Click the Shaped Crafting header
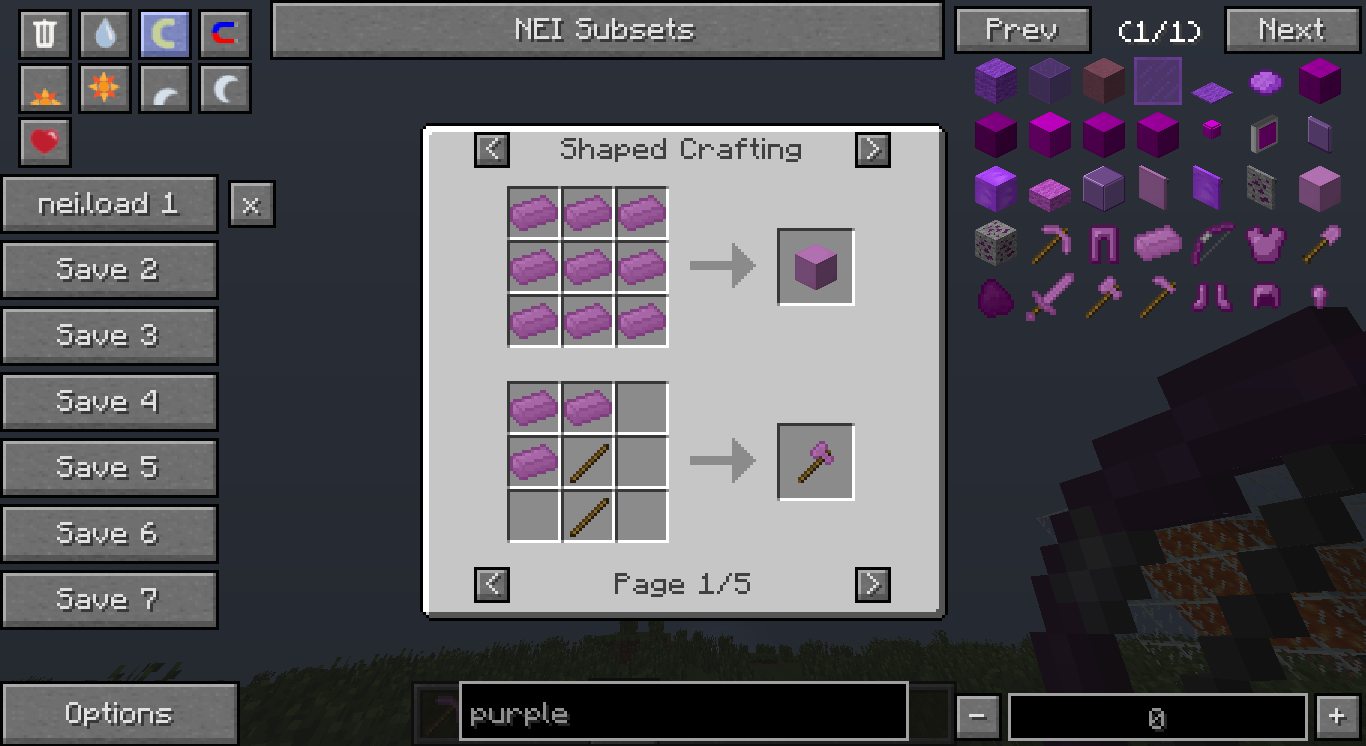1366x746 pixels. pos(681,149)
